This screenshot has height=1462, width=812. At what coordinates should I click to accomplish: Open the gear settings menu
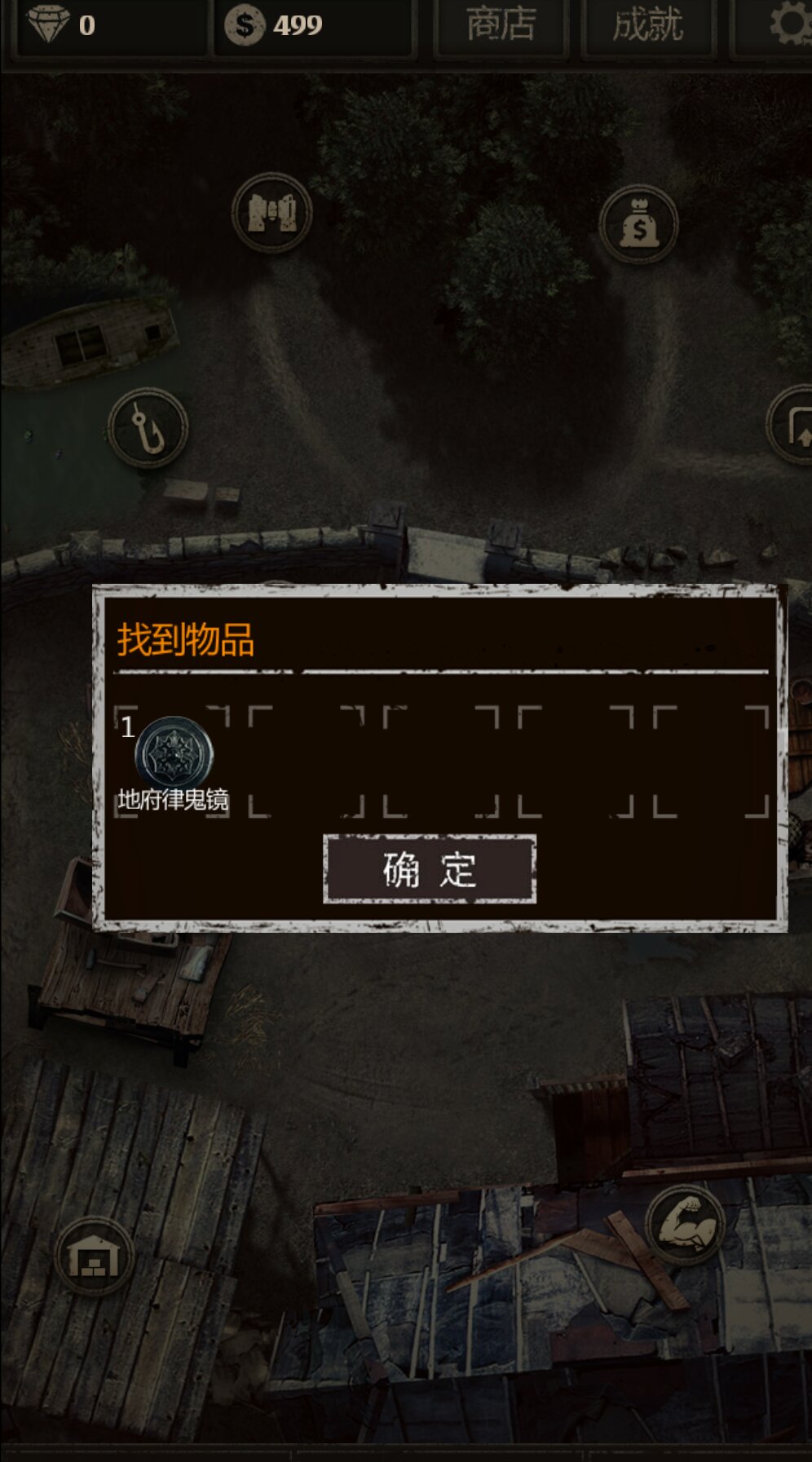click(788, 24)
